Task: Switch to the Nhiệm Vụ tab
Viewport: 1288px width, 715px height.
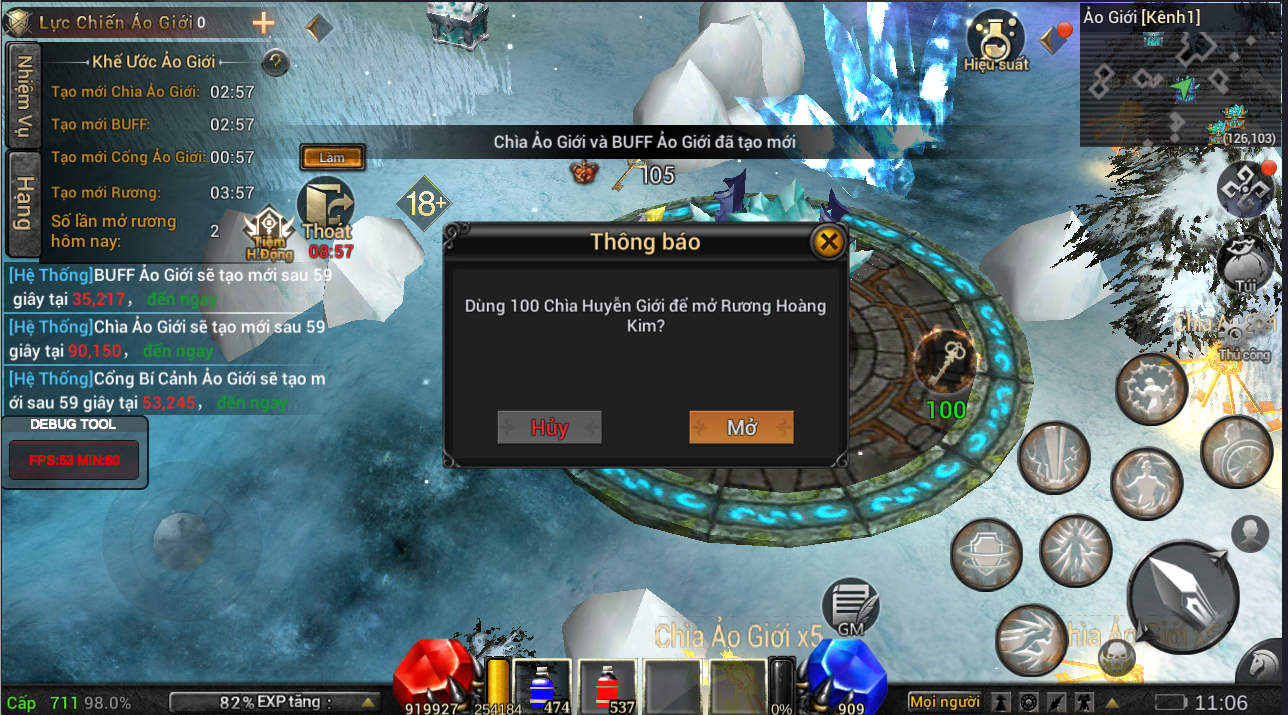Action: pyautogui.click(x=22, y=95)
